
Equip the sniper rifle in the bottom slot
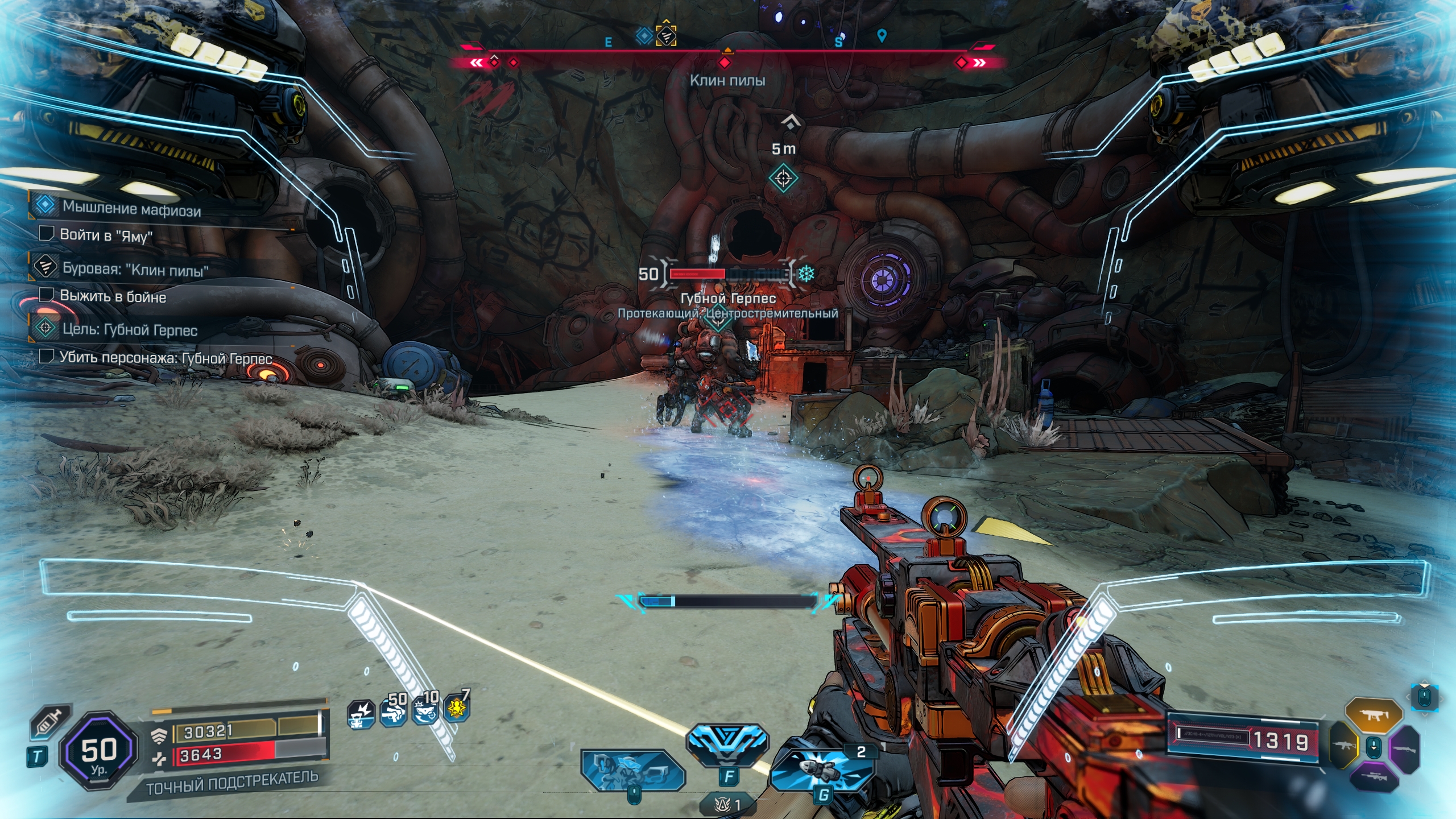(x=1374, y=777)
